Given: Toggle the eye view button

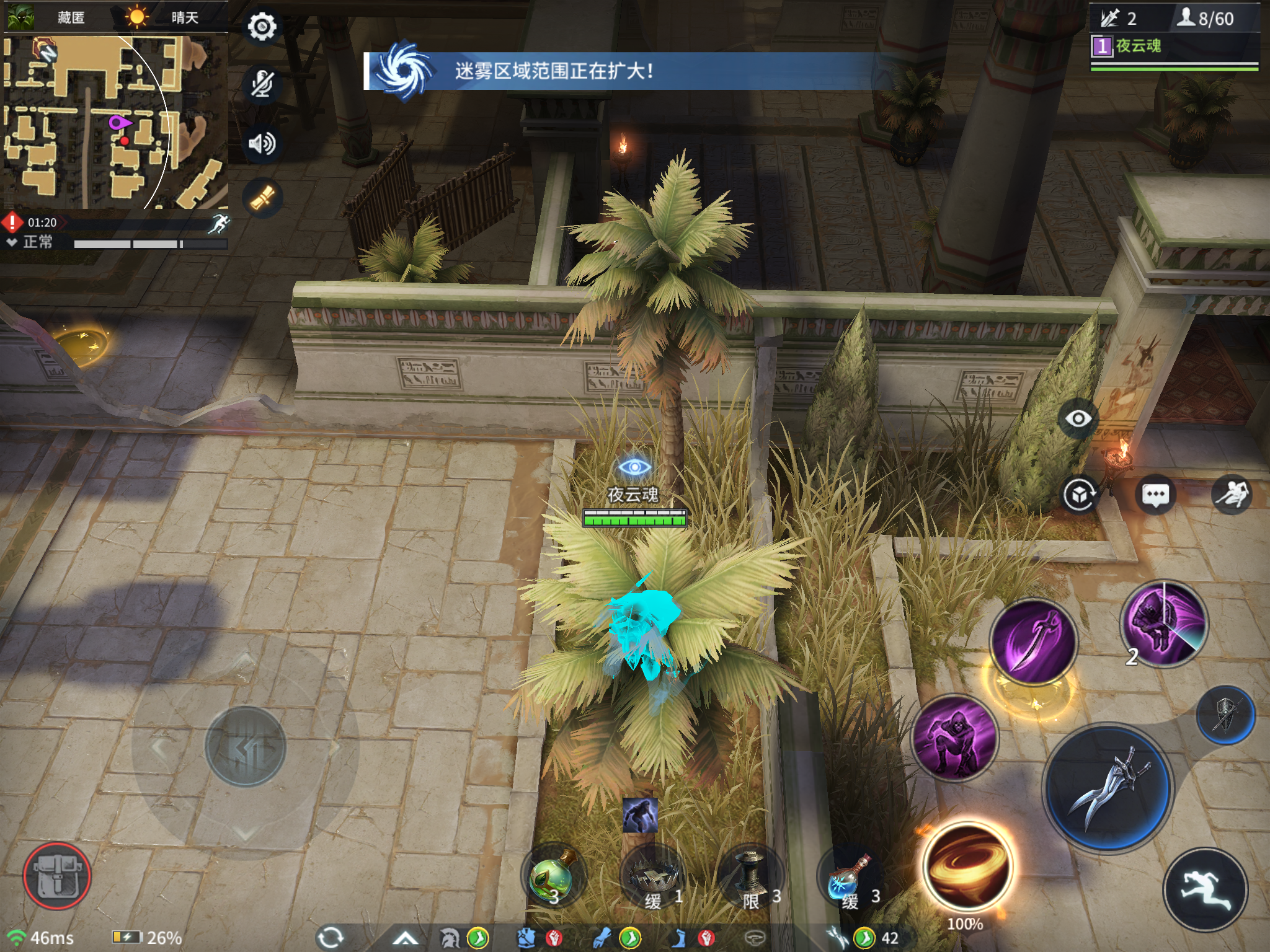Looking at the screenshot, I should pos(1078,419).
